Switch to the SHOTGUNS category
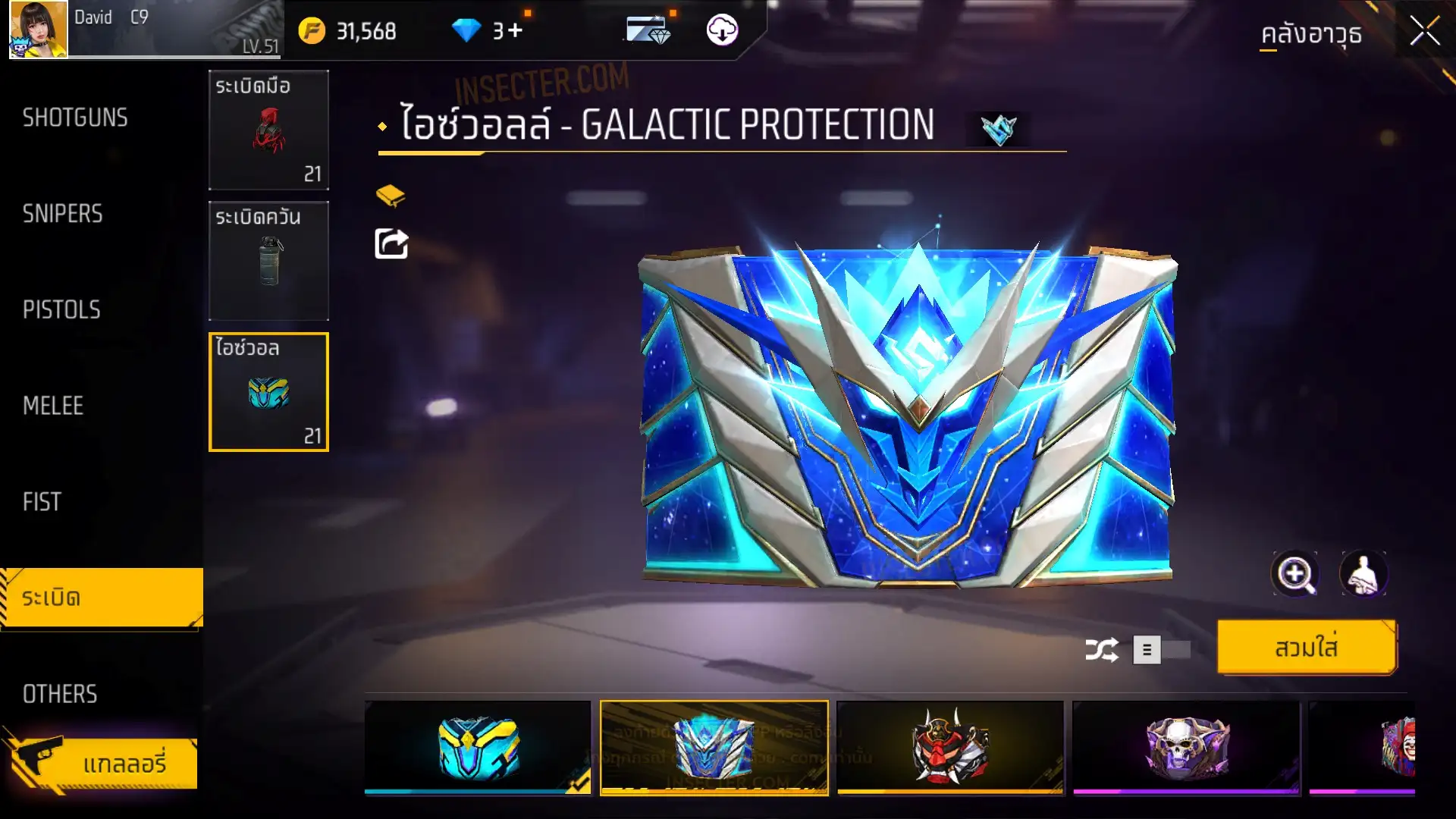The height and width of the screenshot is (819, 1456). click(75, 118)
